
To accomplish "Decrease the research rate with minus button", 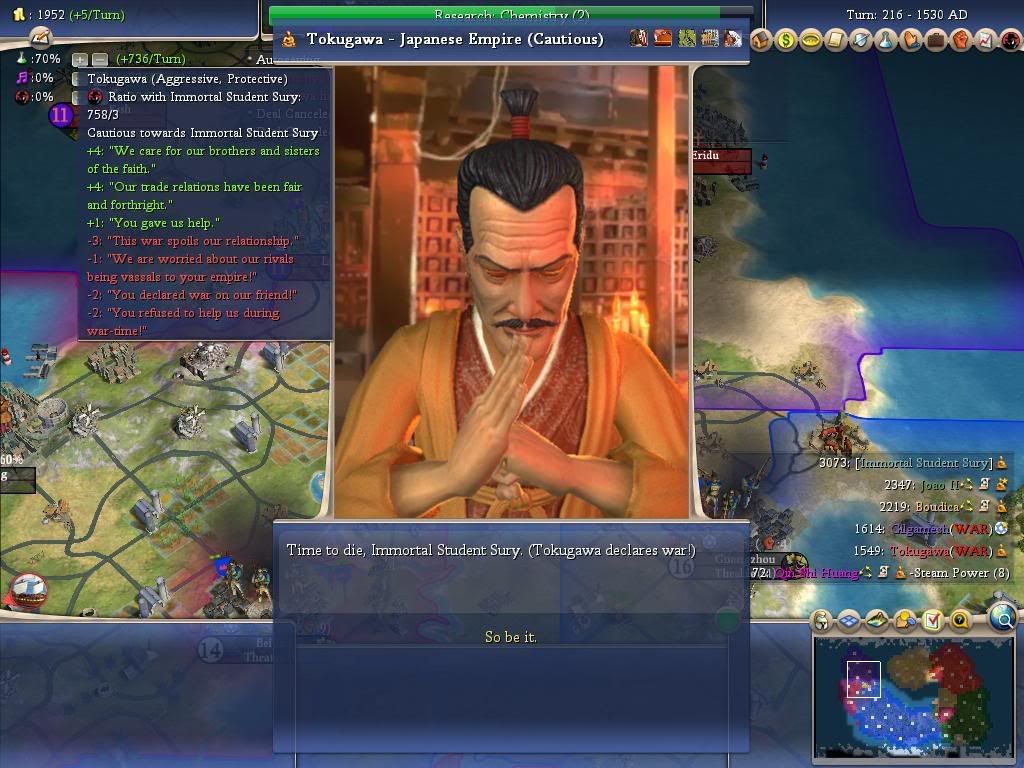I will (99, 60).
